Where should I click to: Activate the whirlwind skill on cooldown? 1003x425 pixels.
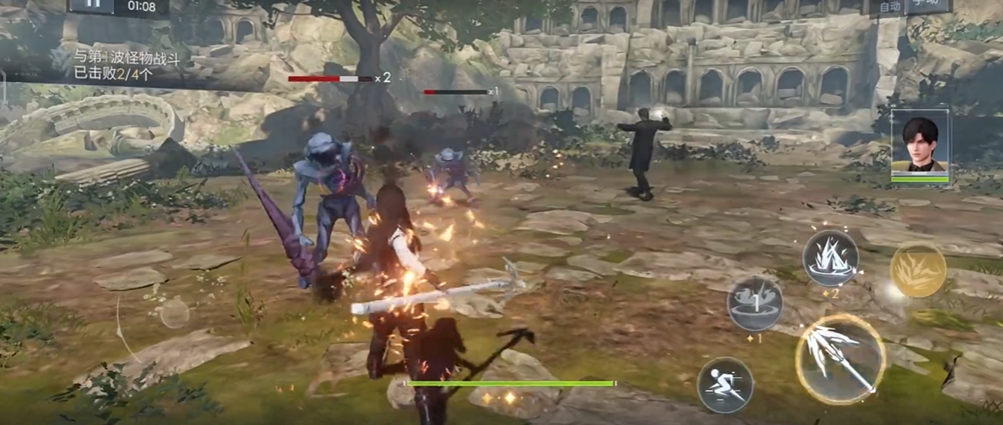tap(755, 303)
